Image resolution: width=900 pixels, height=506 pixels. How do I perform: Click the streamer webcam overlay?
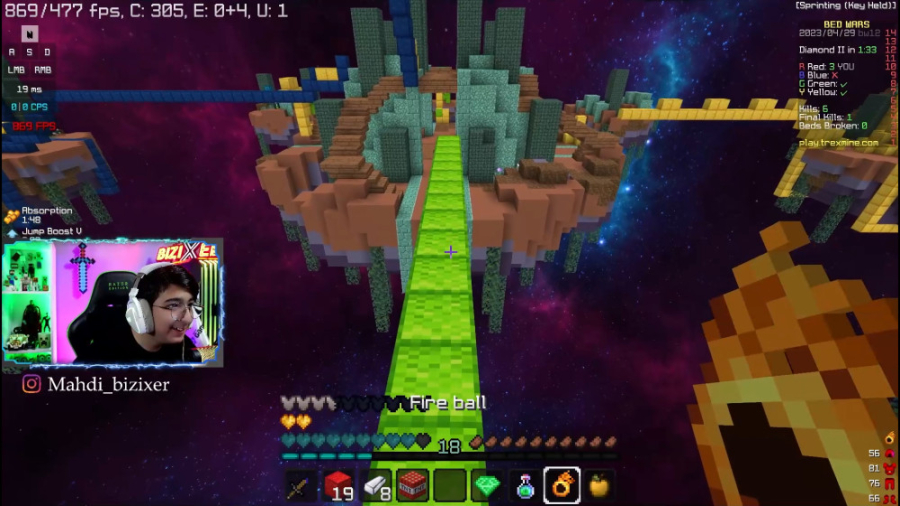[x=140, y=303]
